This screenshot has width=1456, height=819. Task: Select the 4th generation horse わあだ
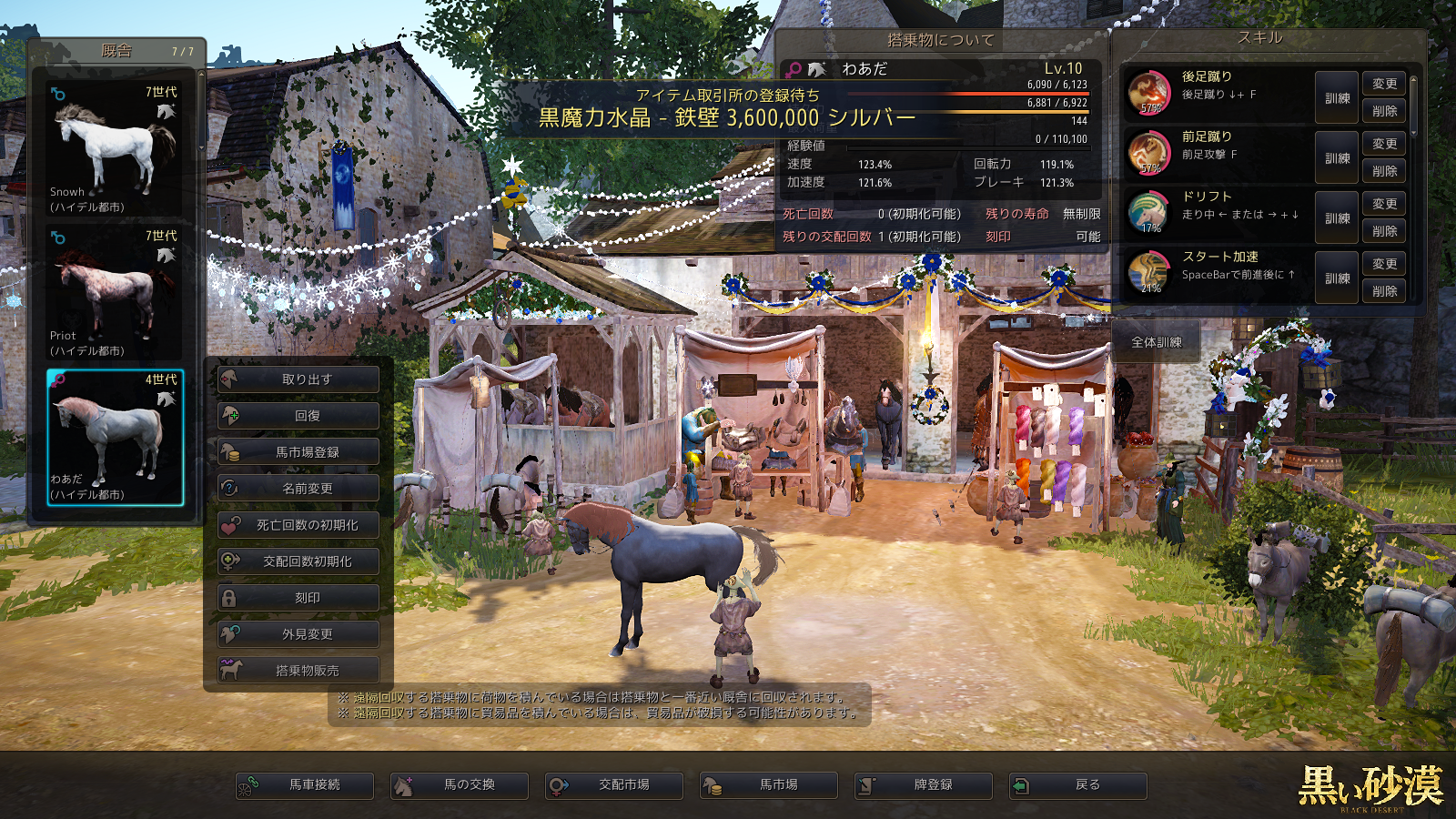[115, 437]
